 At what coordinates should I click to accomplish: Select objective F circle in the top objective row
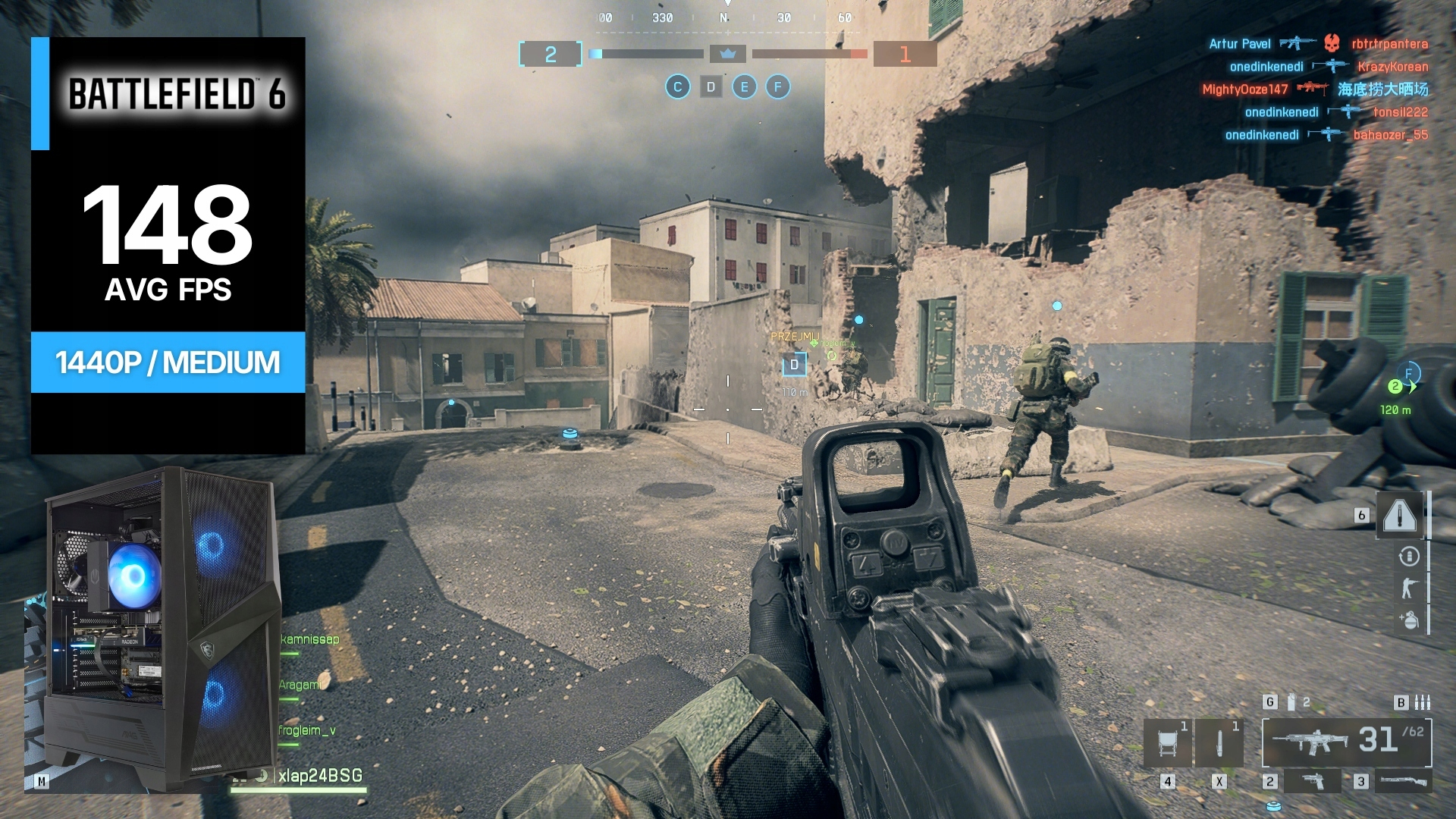tap(777, 87)
